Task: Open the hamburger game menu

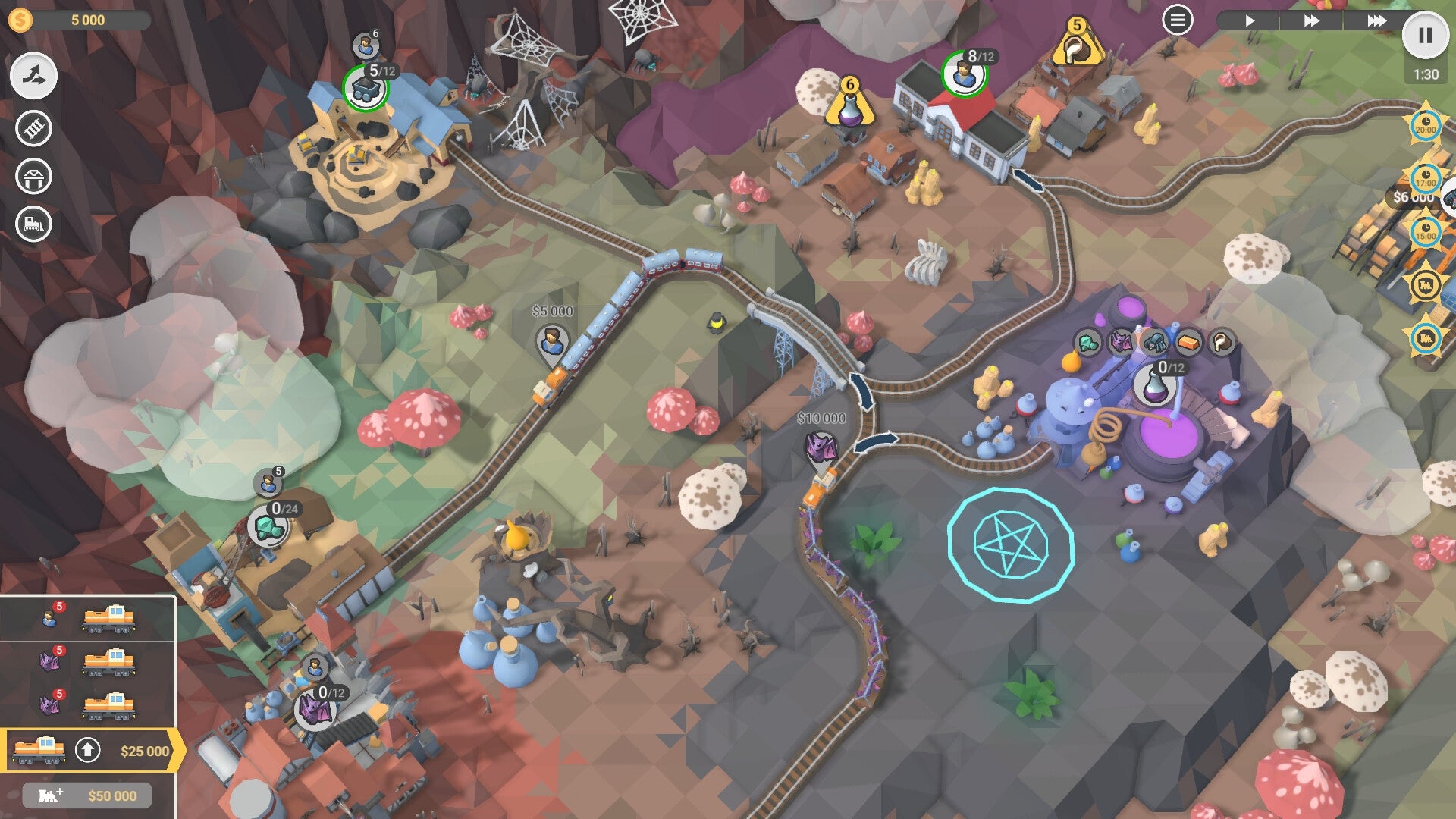Action: [1177, 20]
